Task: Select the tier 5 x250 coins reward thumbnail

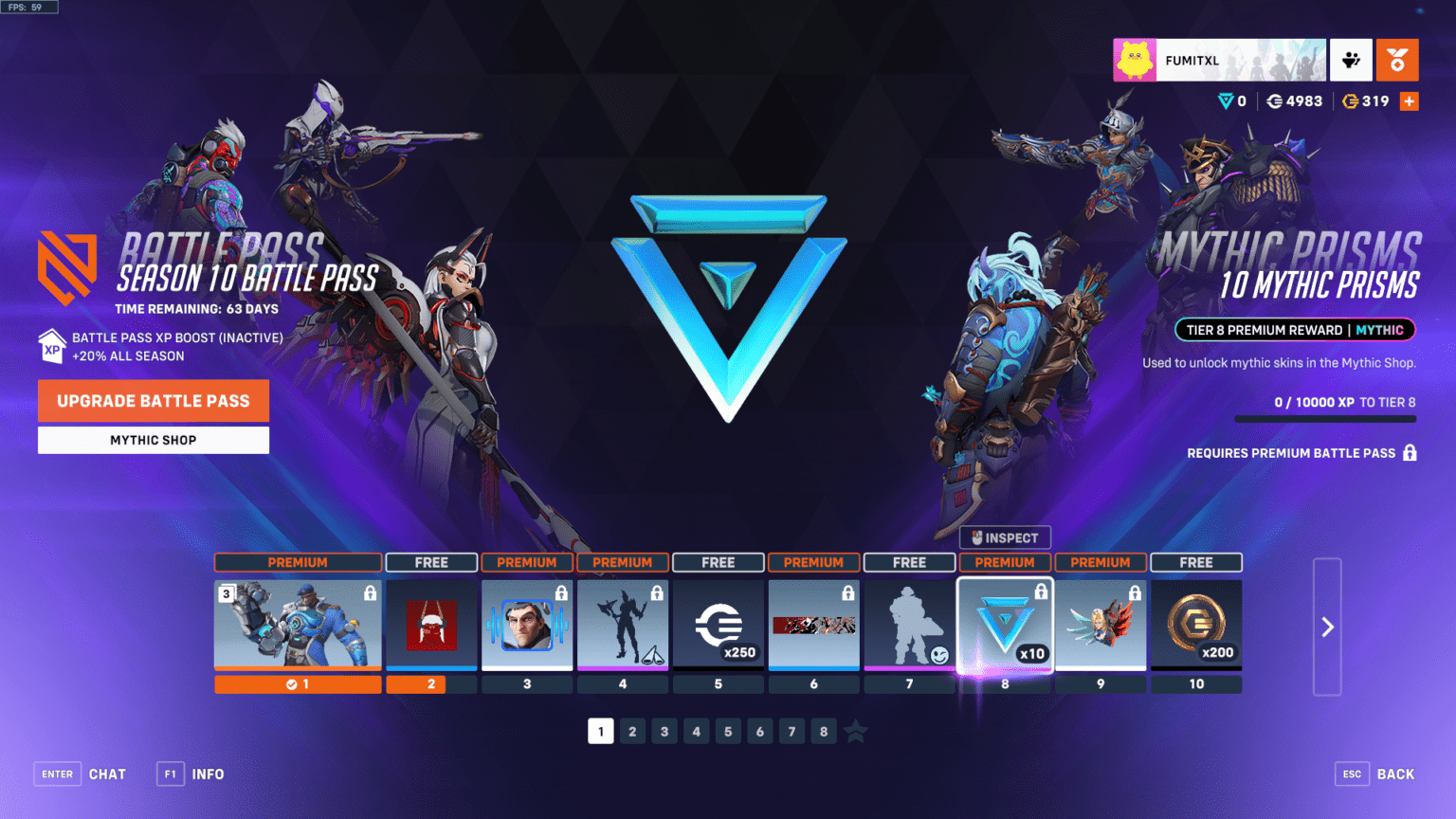Action: [x=718, y=624]
